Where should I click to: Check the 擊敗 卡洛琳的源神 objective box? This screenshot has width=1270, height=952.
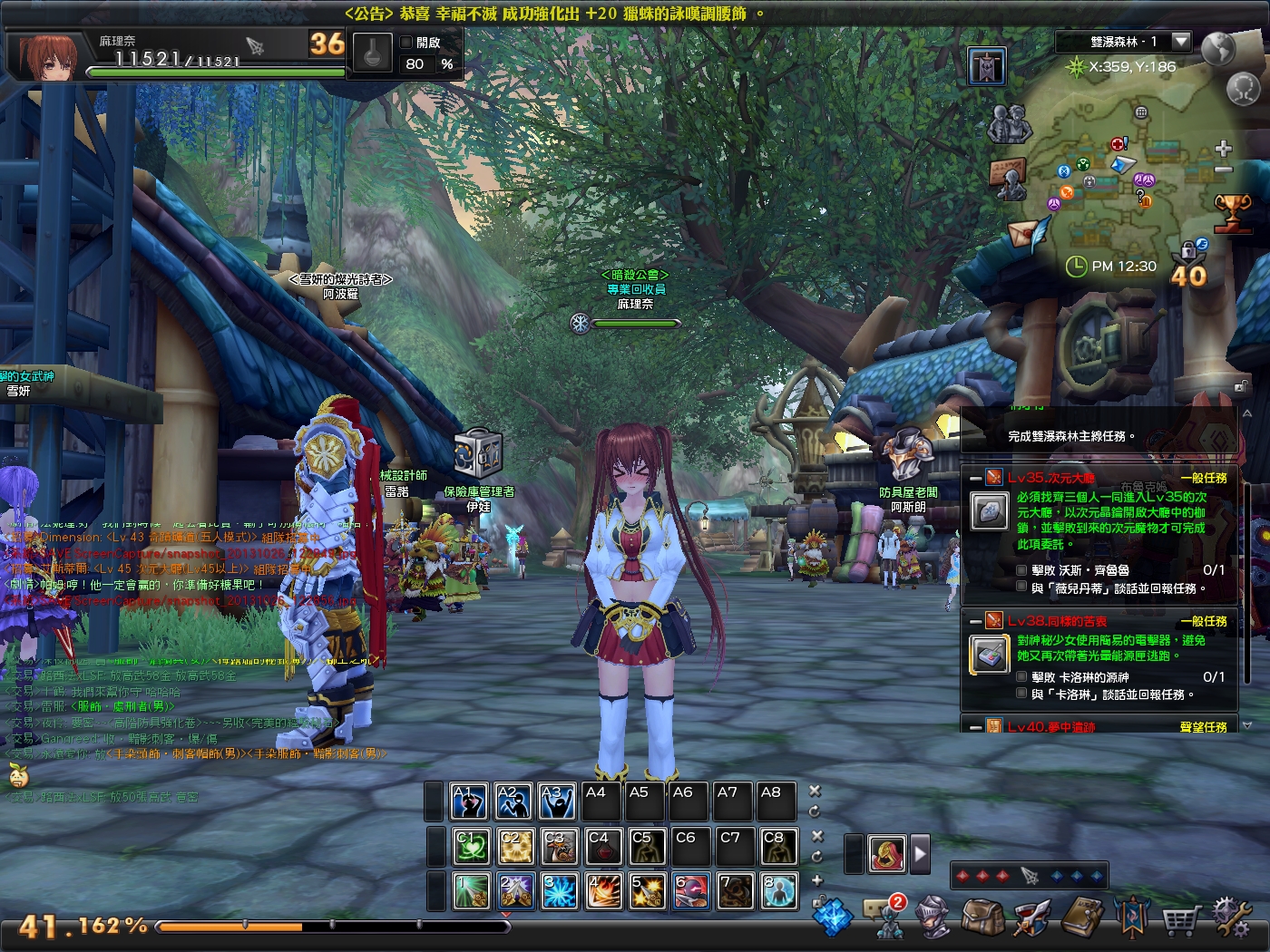pyautogui.click(x=1021, y=675)
